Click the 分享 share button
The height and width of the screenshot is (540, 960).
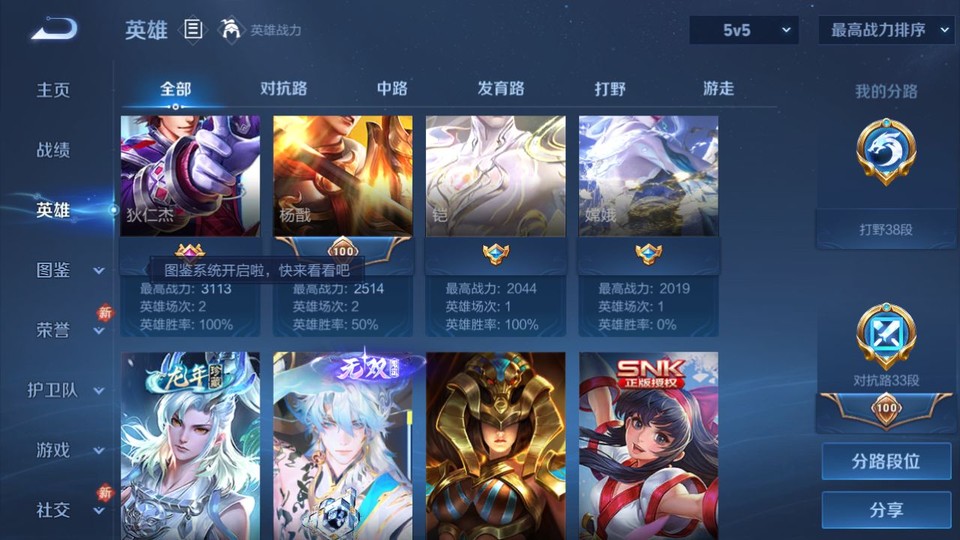pos(886,510)
